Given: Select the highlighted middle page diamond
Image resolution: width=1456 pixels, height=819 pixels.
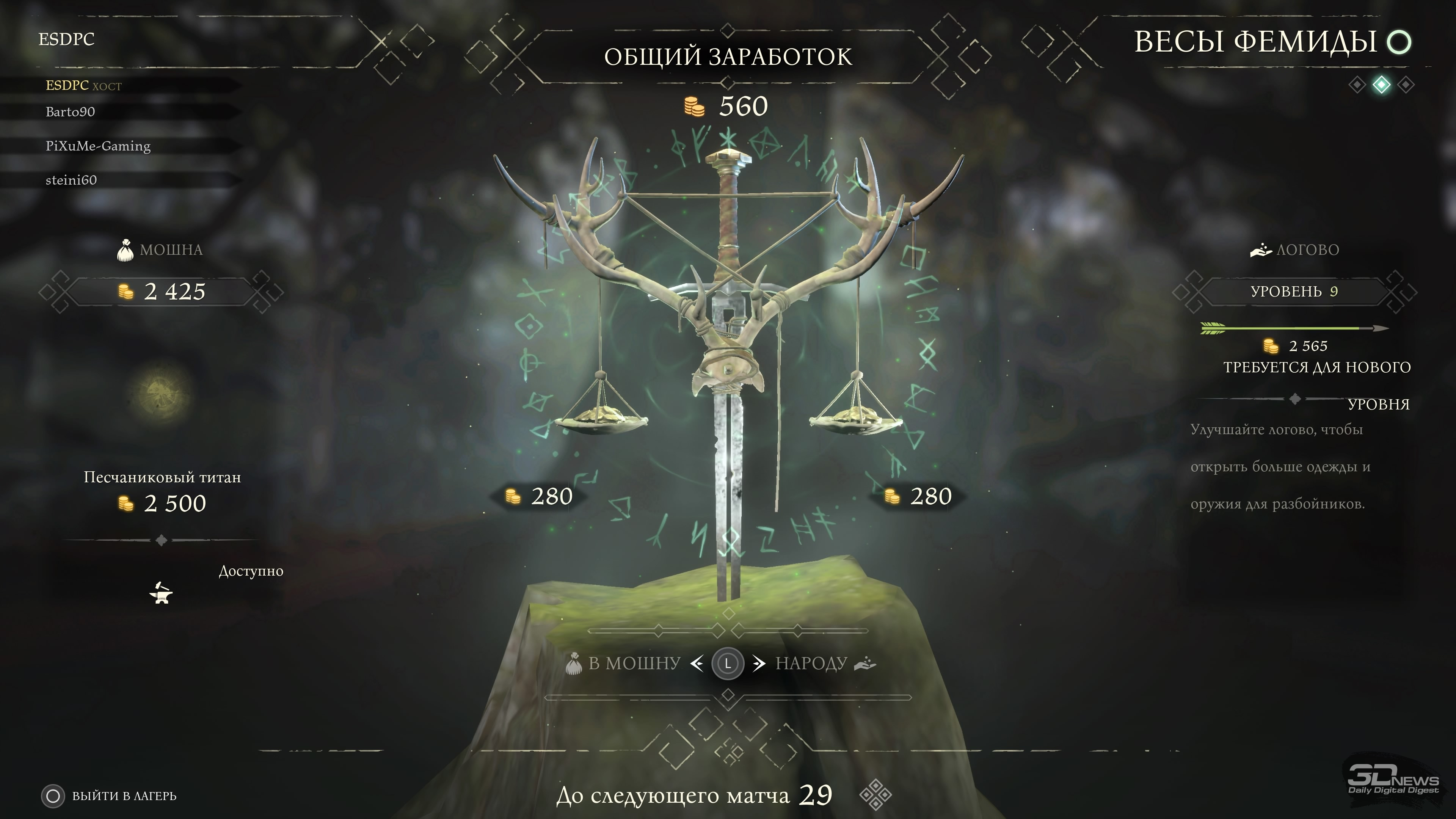Looking at the screenshot, I should click(1381, 85).
